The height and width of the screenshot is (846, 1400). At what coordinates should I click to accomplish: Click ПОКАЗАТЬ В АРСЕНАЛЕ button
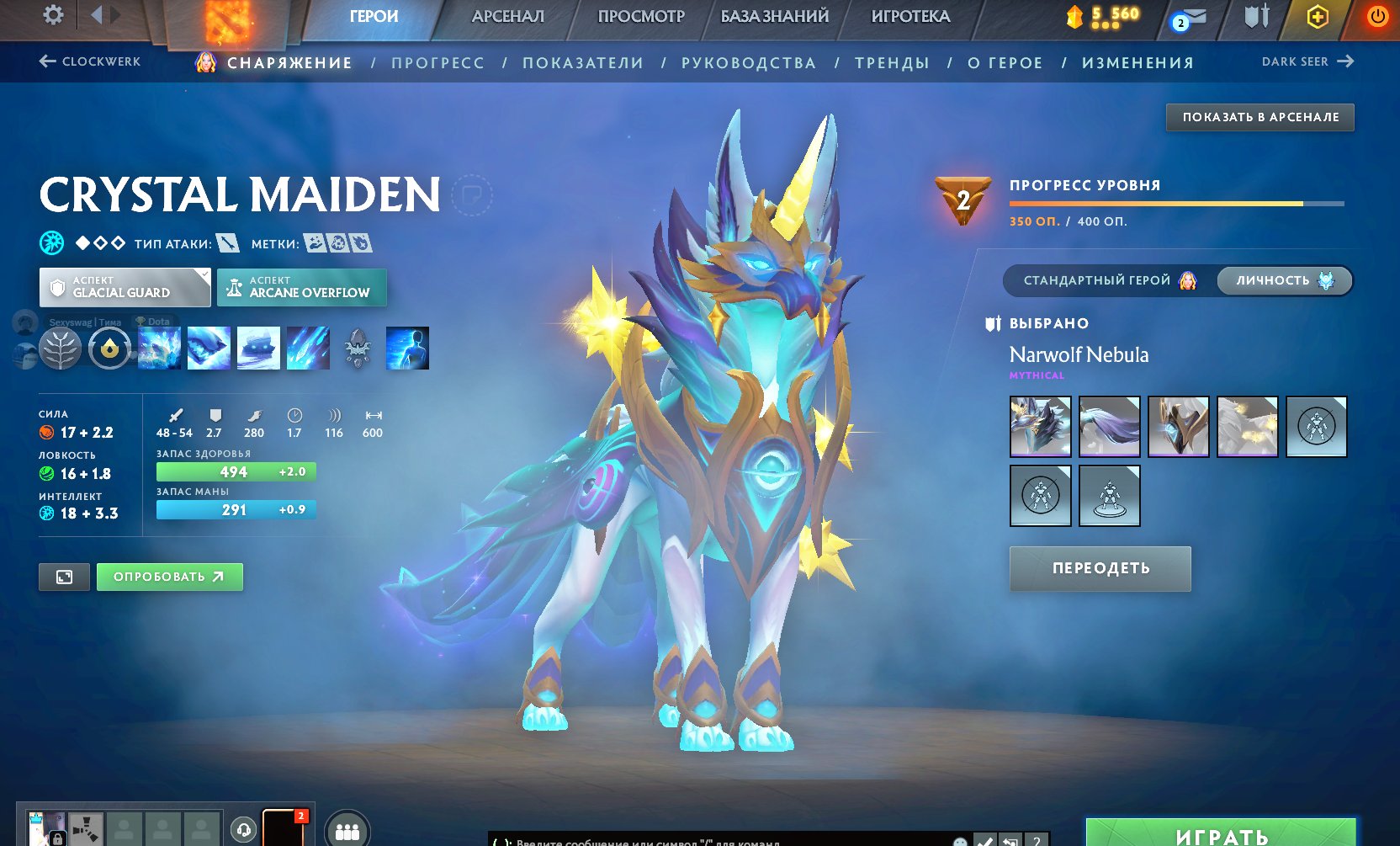(x=1259, y=117)
